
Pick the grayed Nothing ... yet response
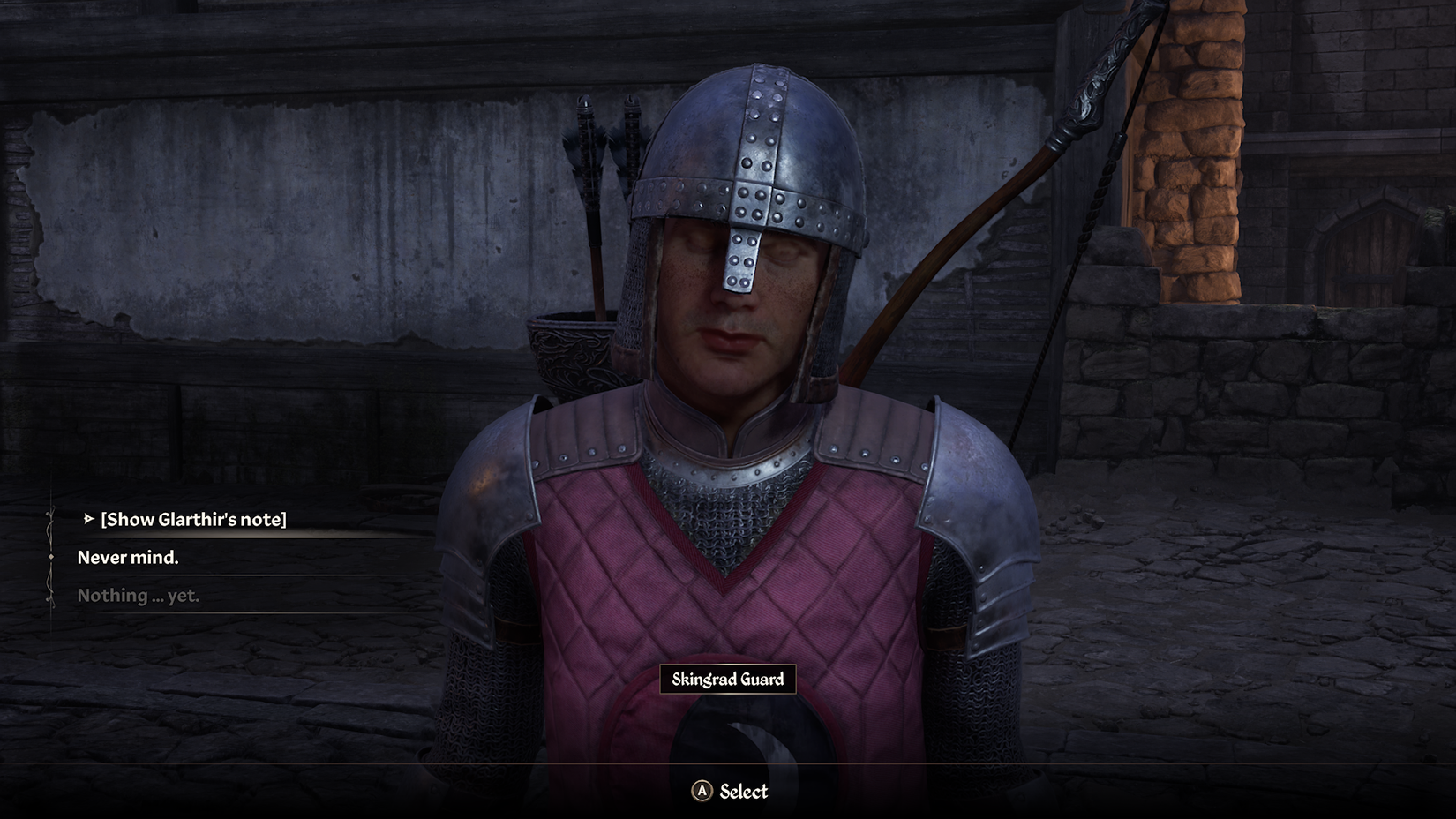click(x=139, y=596)
